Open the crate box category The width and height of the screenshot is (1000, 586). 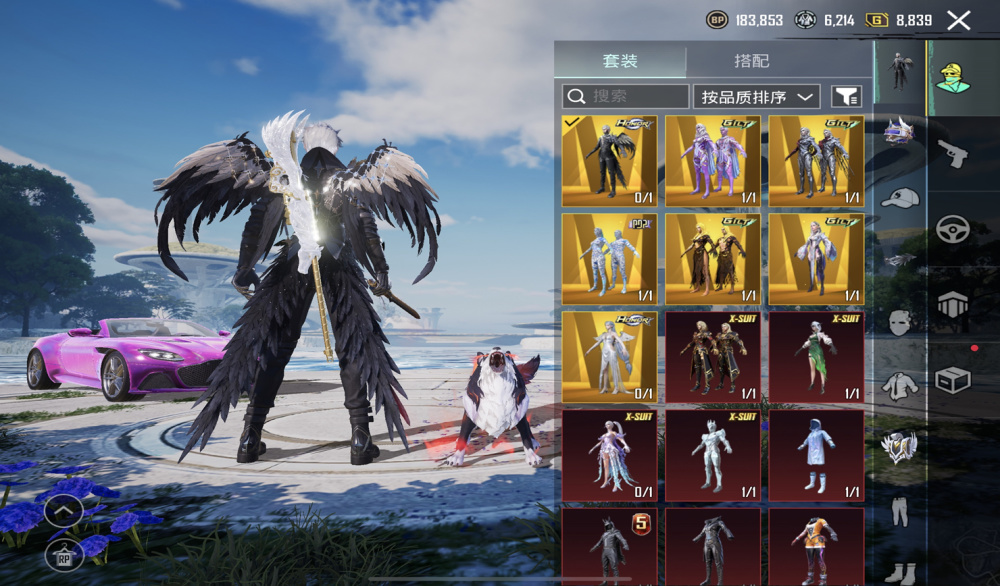click(952, 380)
